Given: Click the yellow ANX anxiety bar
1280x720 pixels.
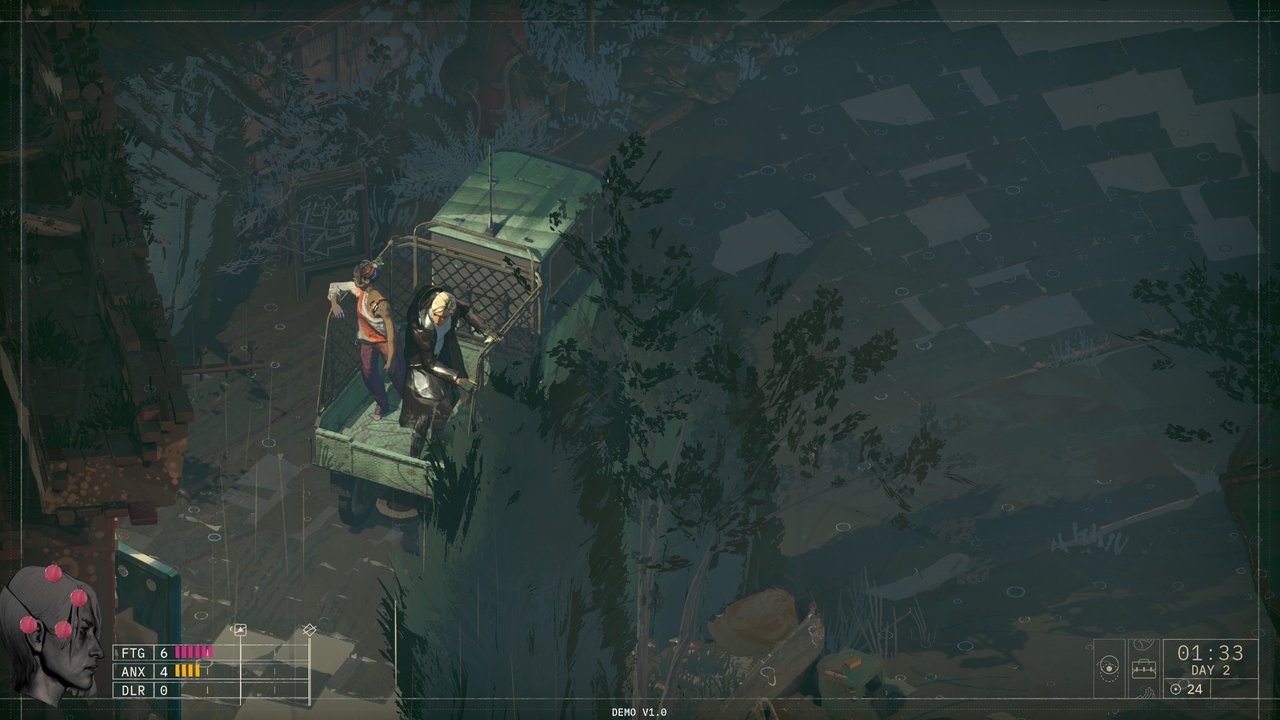Looking at the screenshot, I should (x=186, y=671).
